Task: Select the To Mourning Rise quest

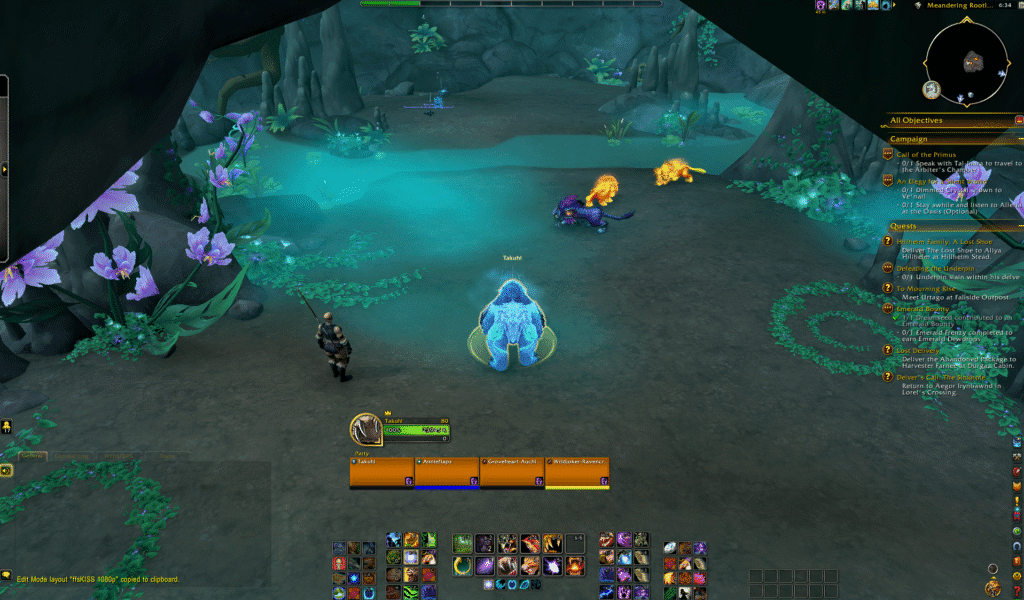Action: click(925, 289)
